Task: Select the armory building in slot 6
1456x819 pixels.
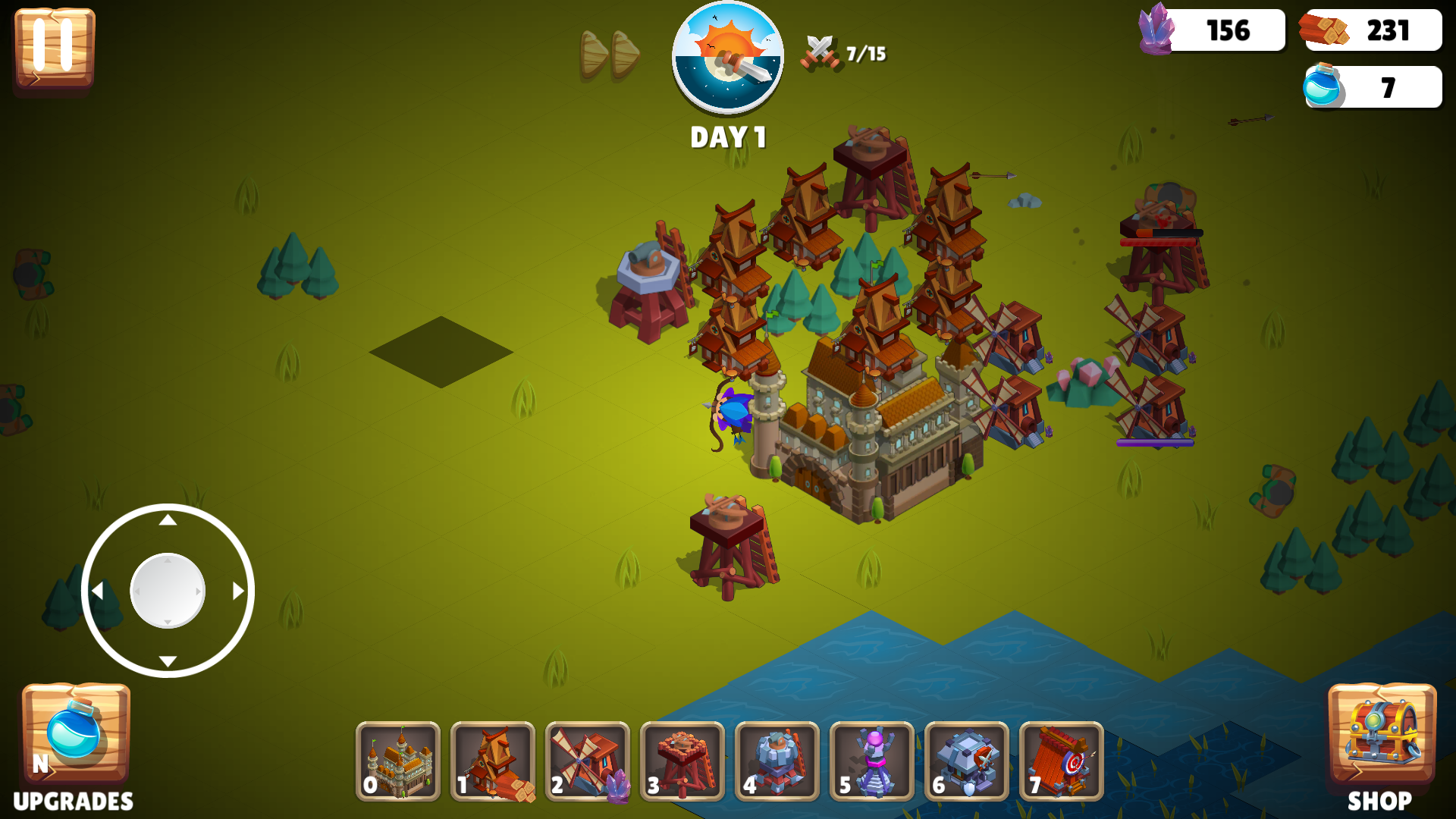Action: click(967, 762)
